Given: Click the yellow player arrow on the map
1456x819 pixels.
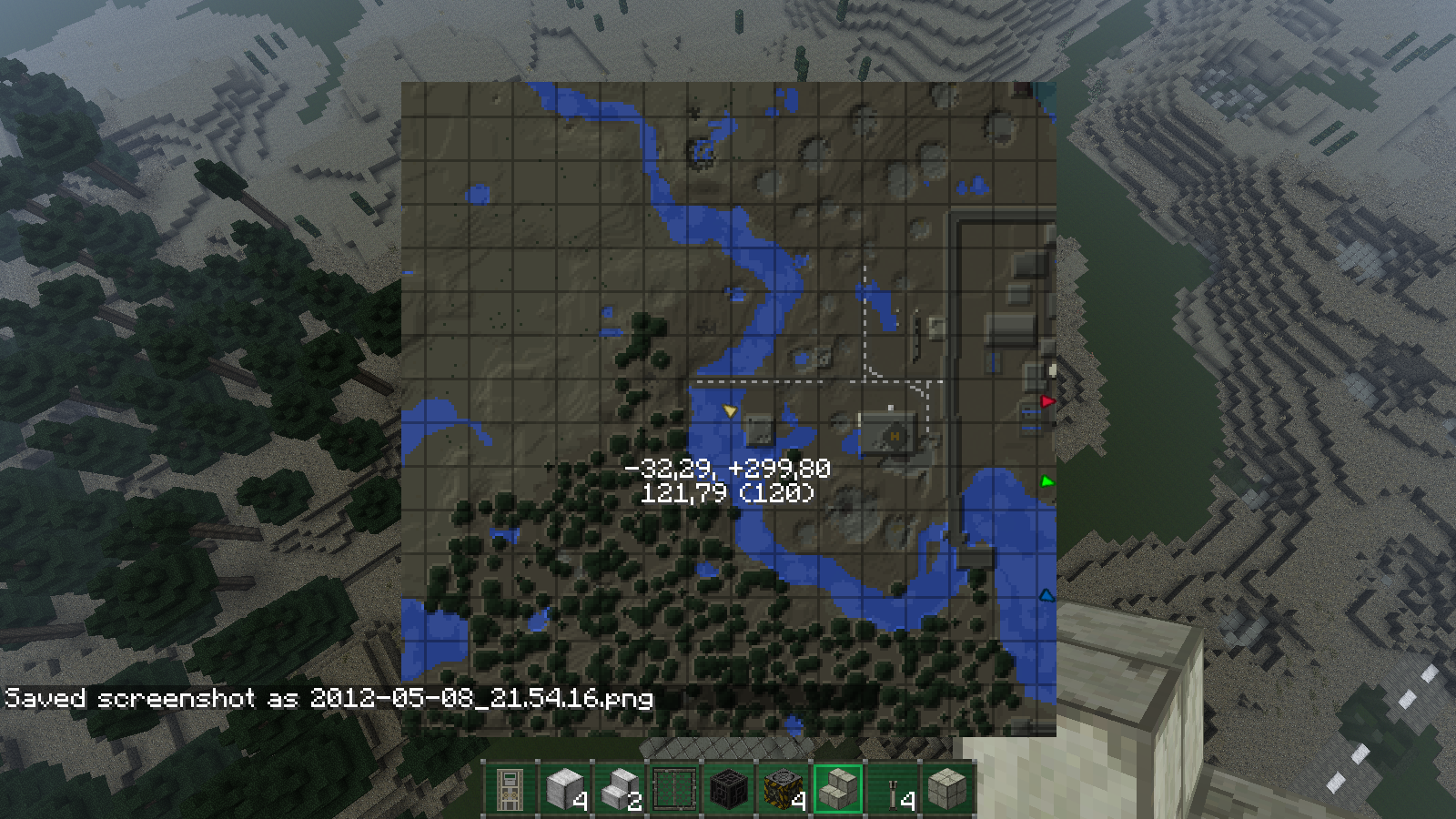Looking at the screenshot, I should click(730, 412).
